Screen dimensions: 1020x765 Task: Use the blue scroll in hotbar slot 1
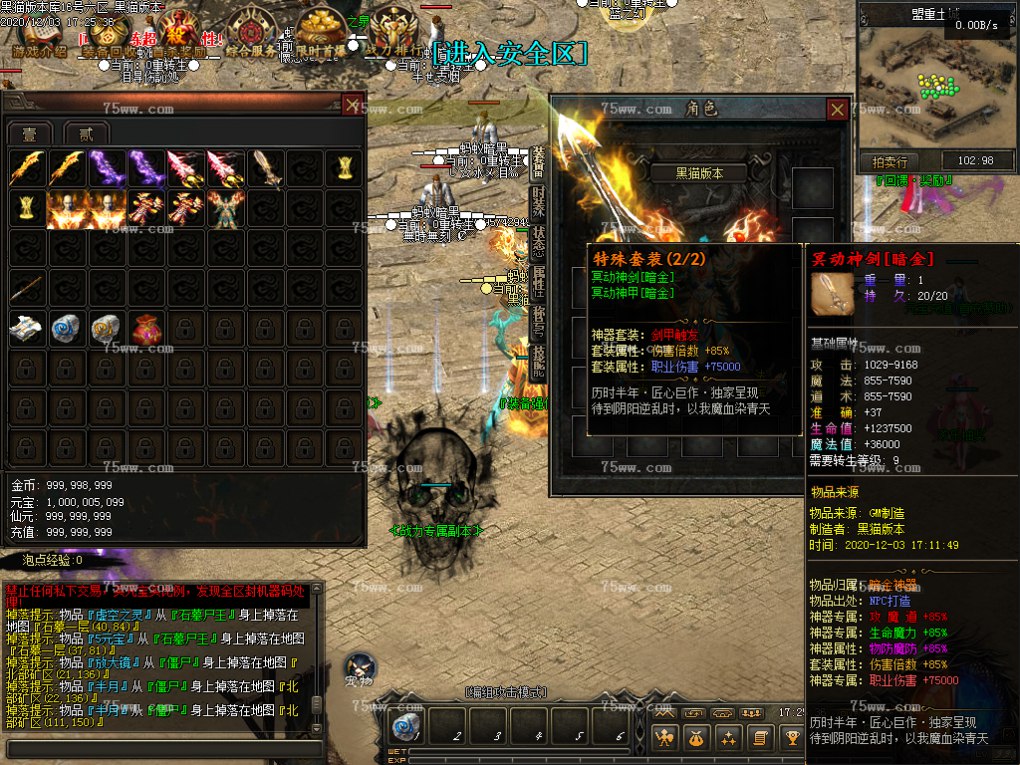coord(406,726)
